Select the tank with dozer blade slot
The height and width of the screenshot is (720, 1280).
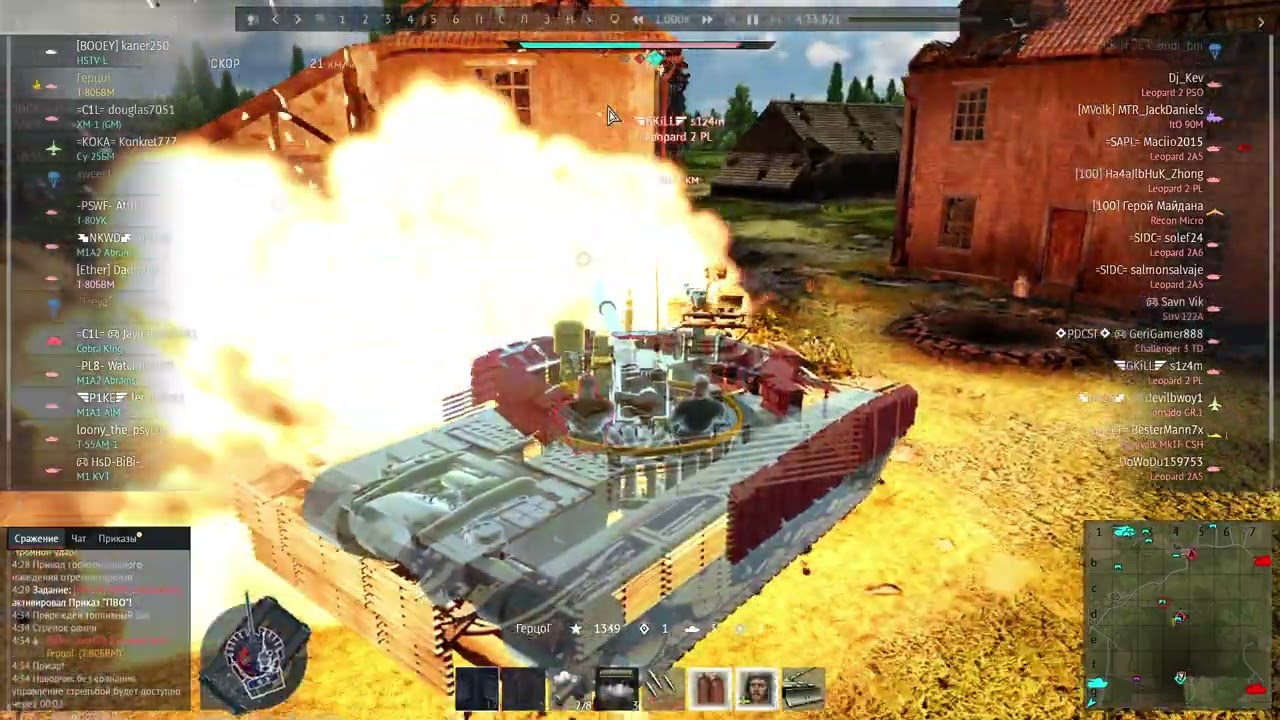(803, 688)
